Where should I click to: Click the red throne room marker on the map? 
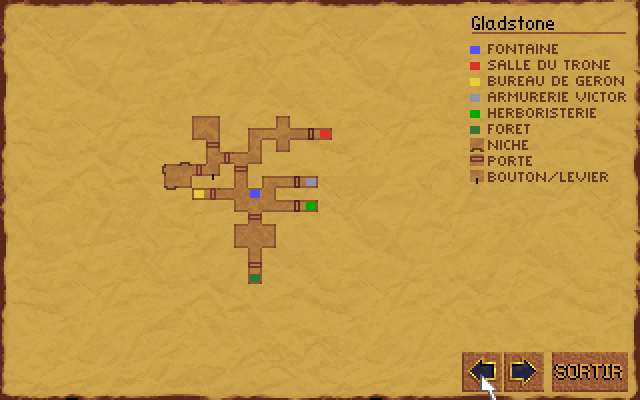coord(325,133)
